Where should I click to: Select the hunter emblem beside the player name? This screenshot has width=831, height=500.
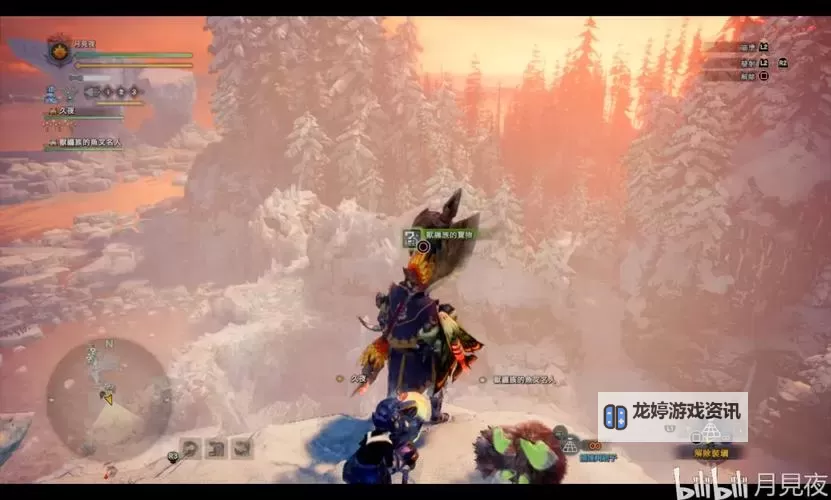58,50
